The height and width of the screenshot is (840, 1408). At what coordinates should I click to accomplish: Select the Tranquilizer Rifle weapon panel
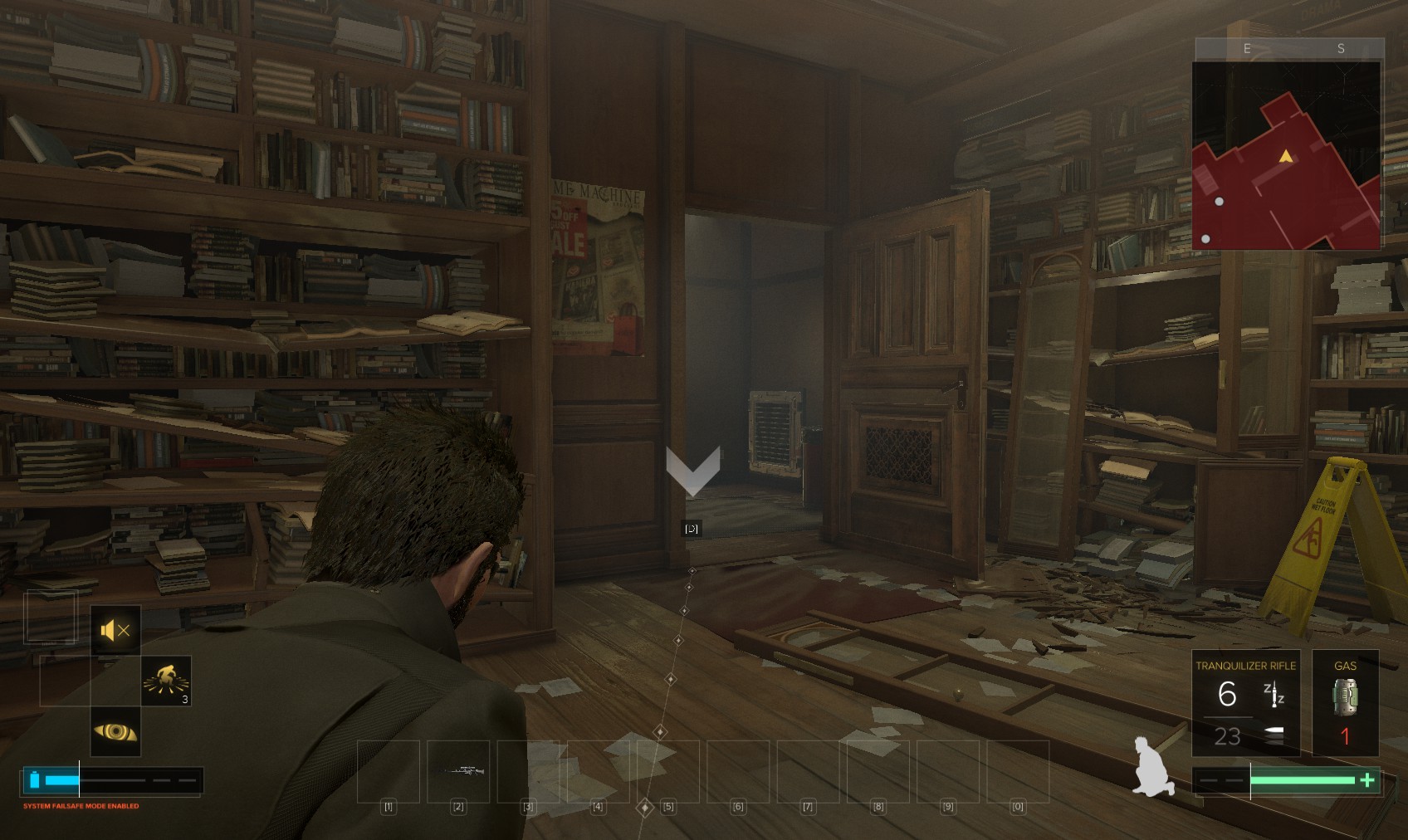click(x=1245, y=703)
